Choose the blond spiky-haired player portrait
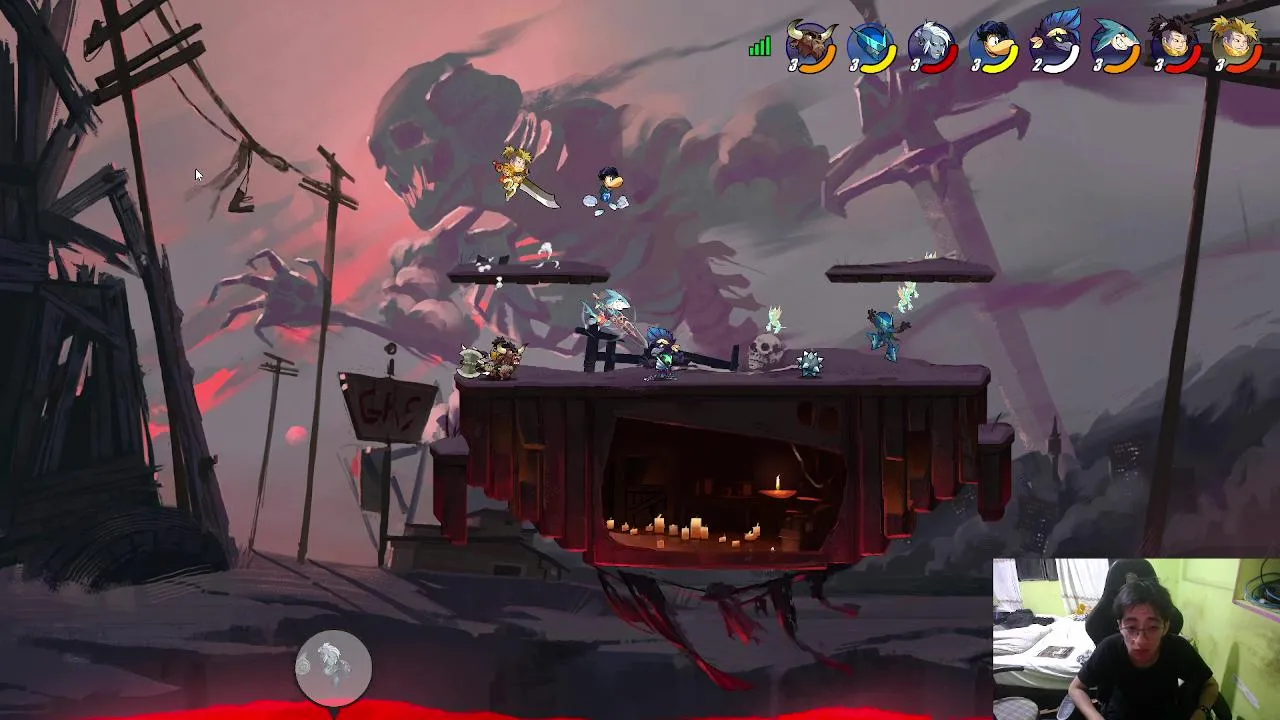The width and height of the screenshot is (1280, 720). pos(1236,45)
